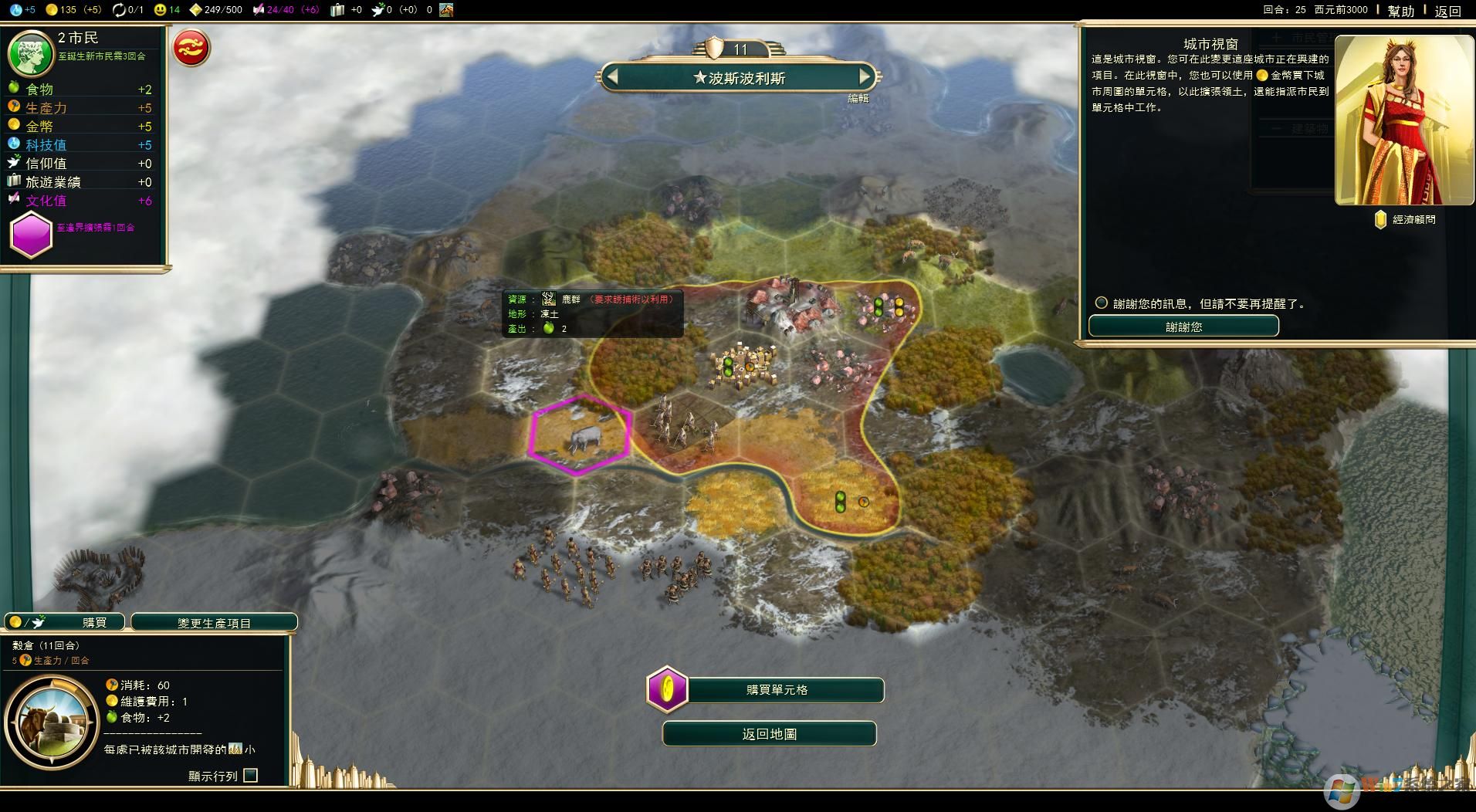Enable the 顯示行列 checkbox
Viewport: 1476px width, 812px height.
tap(249, 774)
